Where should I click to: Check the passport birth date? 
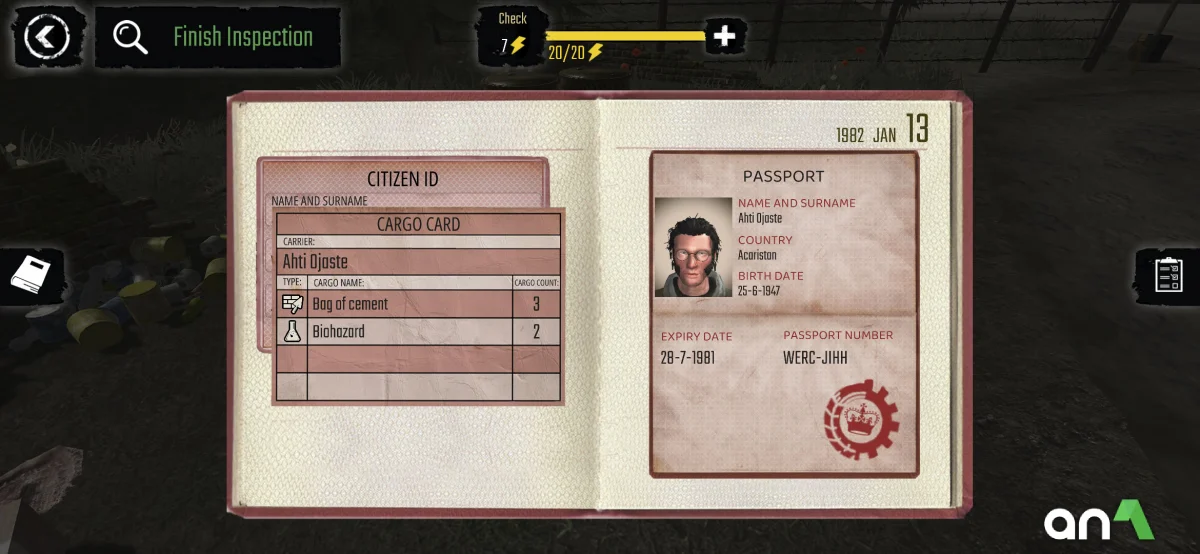[x=759, y=291]
